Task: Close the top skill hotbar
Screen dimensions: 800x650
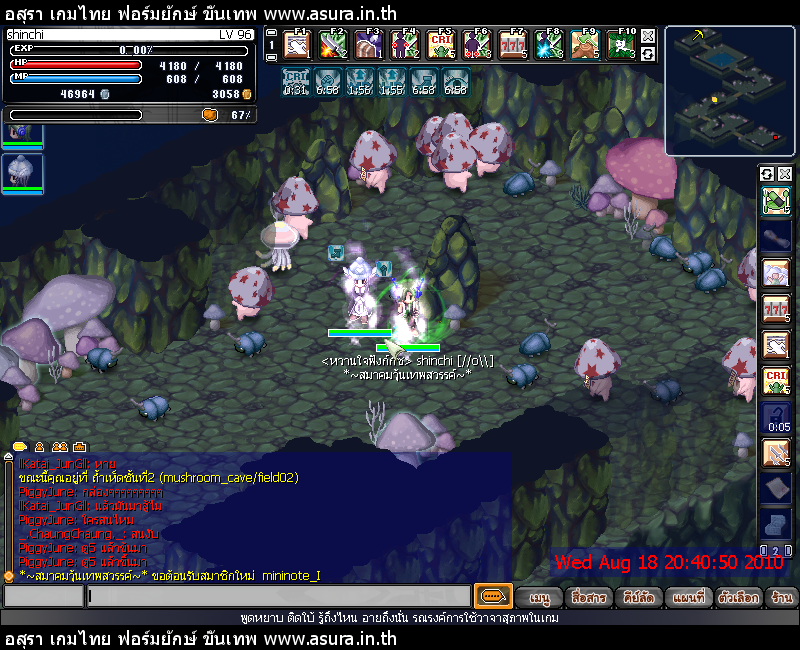Action: tap(648, 36)
